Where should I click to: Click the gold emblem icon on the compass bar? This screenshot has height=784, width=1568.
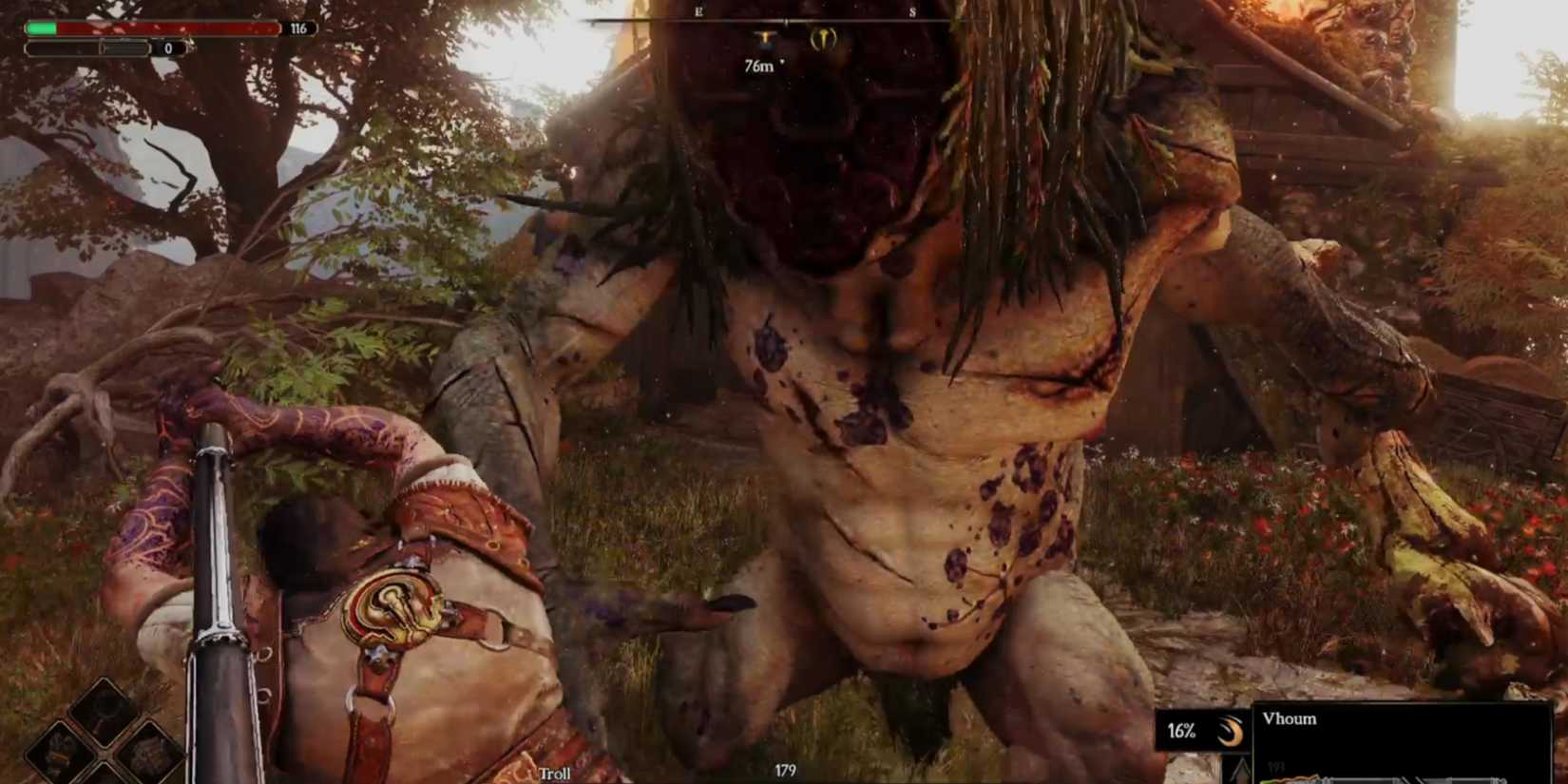825,41
